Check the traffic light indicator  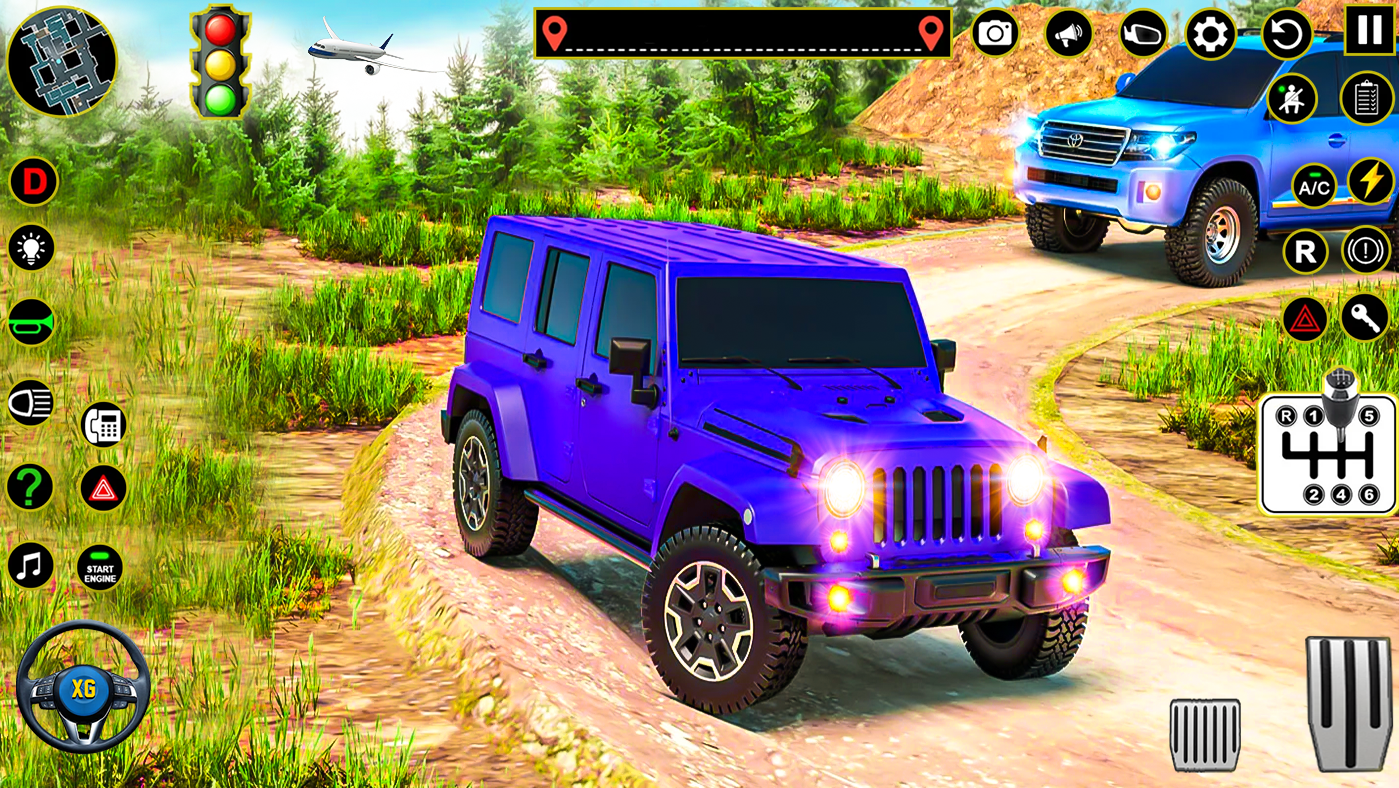click(219, 62)
